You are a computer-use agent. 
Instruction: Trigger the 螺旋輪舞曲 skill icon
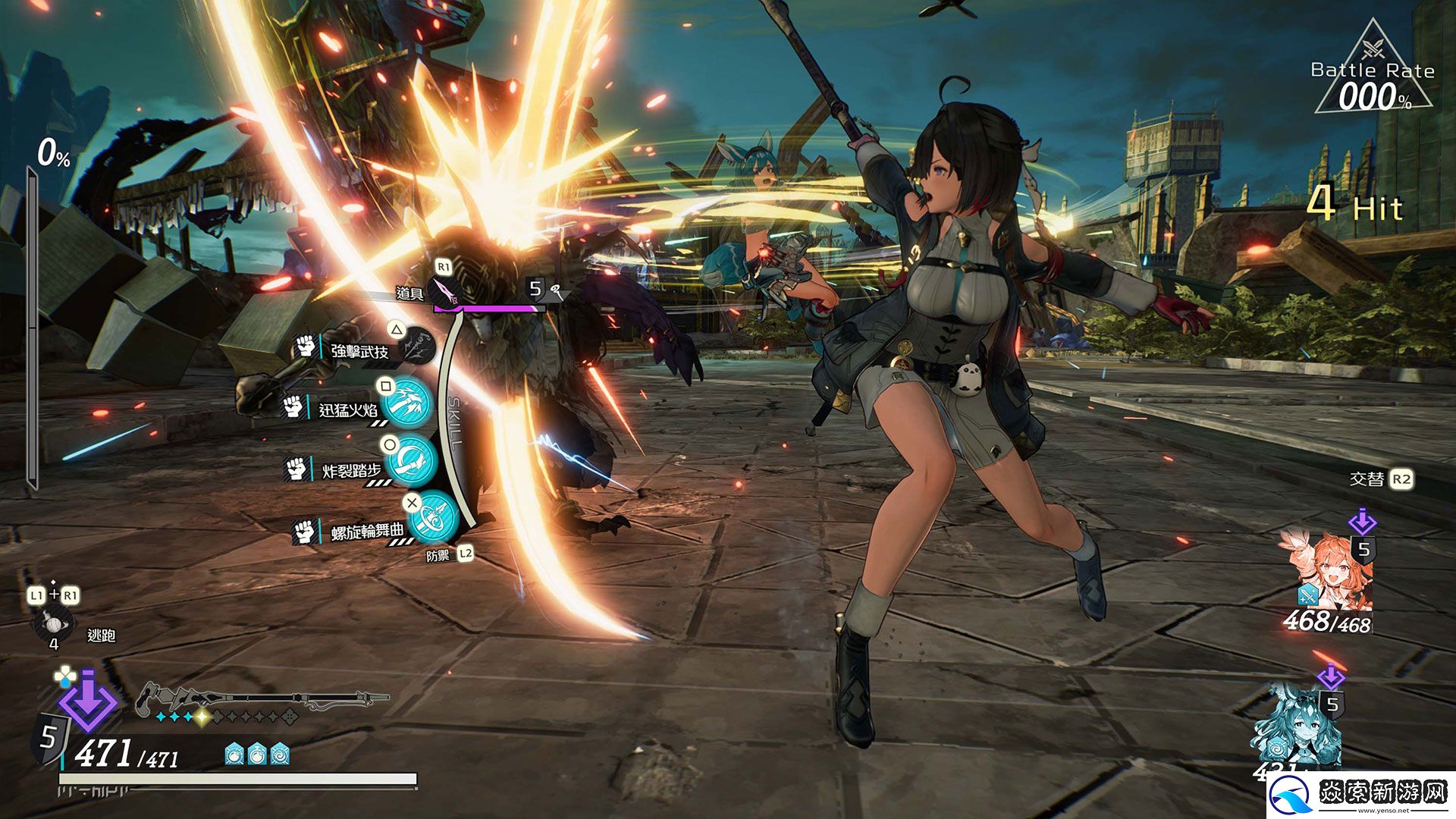click(x=435, y=516)
